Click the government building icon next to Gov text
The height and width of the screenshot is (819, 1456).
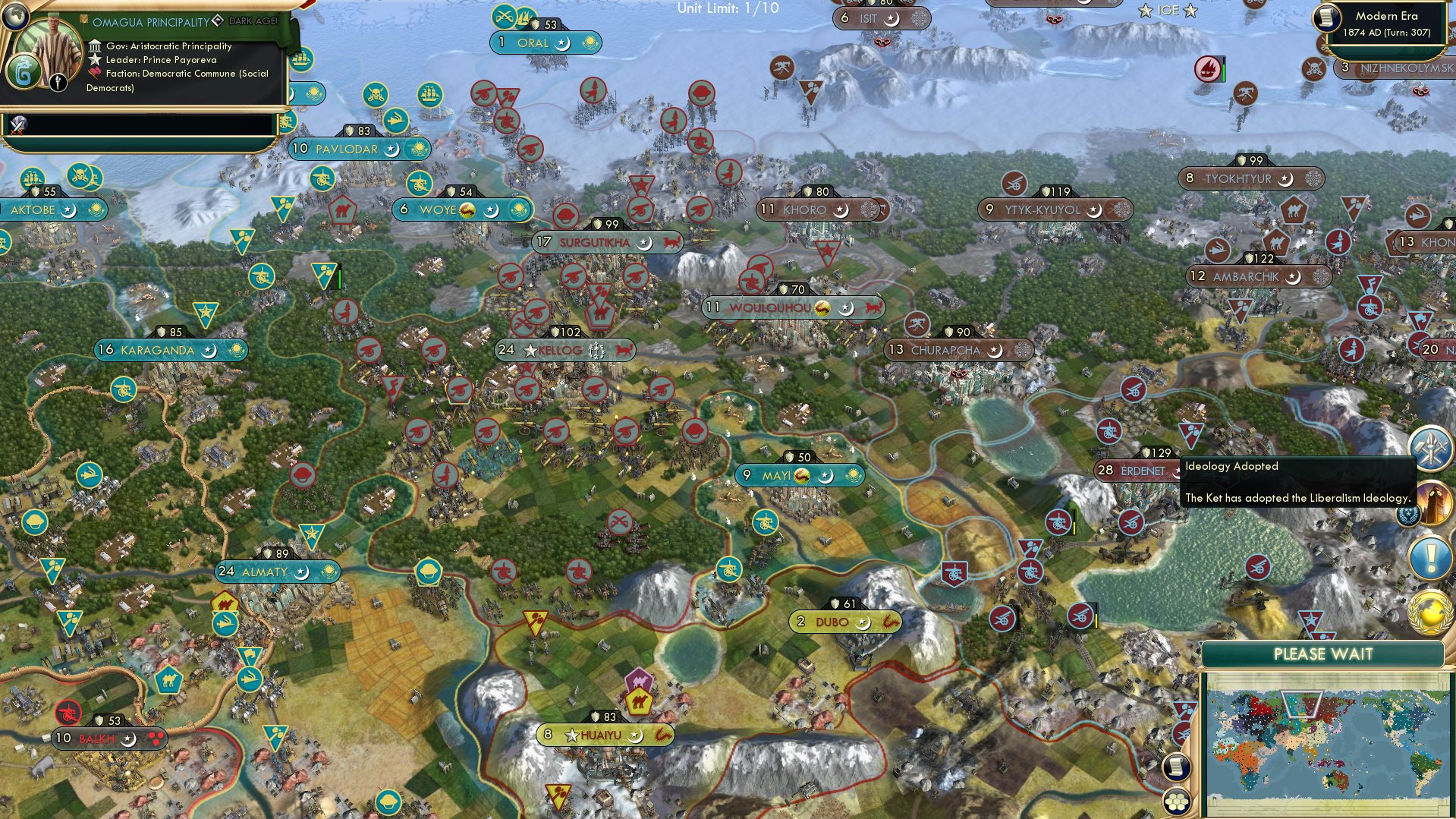click(x=95, y=46)
